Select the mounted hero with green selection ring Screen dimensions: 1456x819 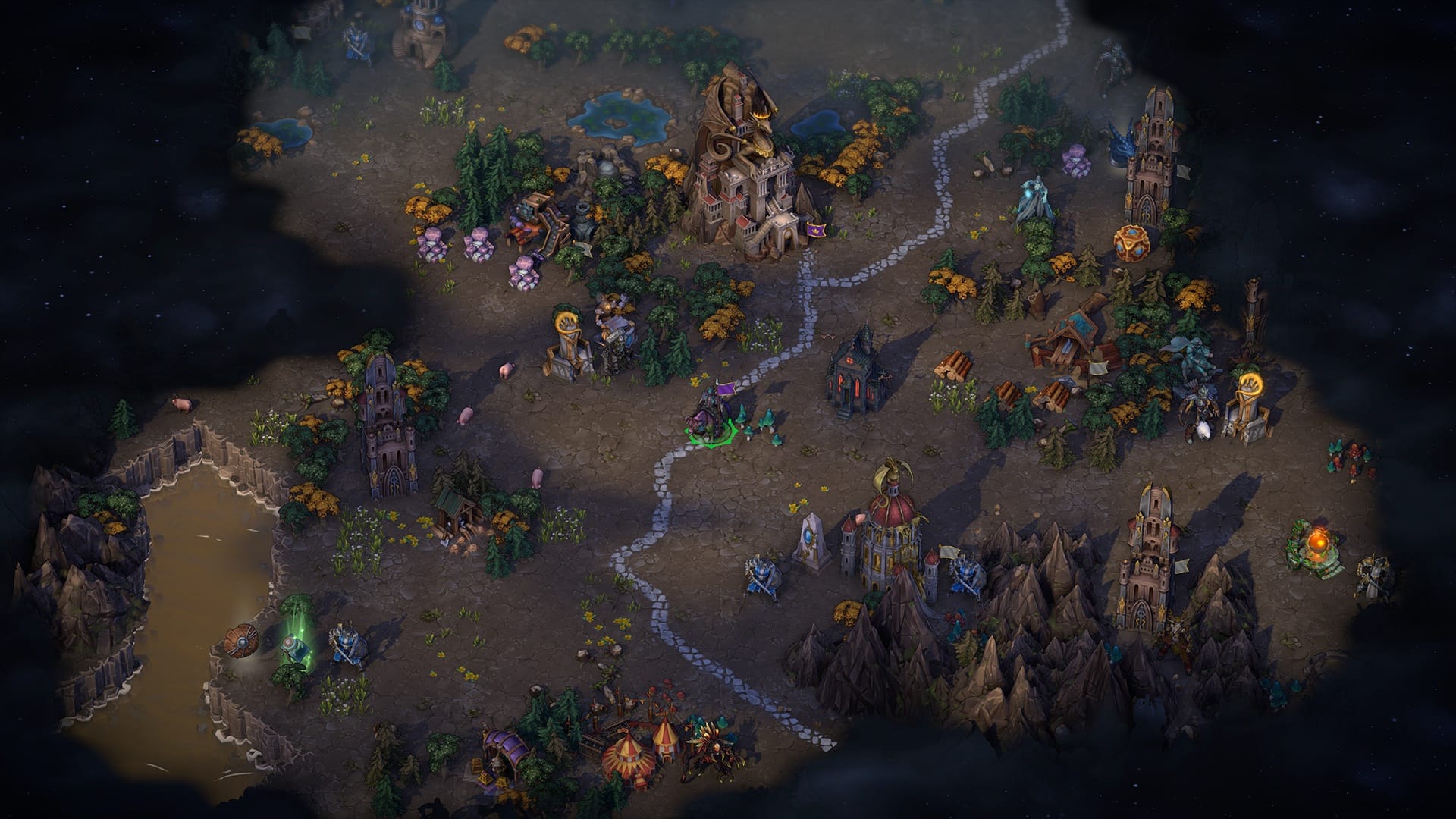pos(710,416)
